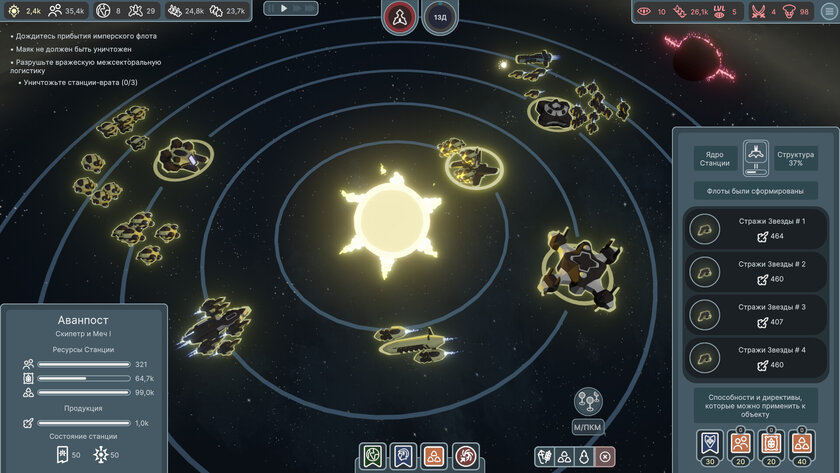Activate the red swirl ability at bottom
This screenshot has height=473, width=840.
465,457
